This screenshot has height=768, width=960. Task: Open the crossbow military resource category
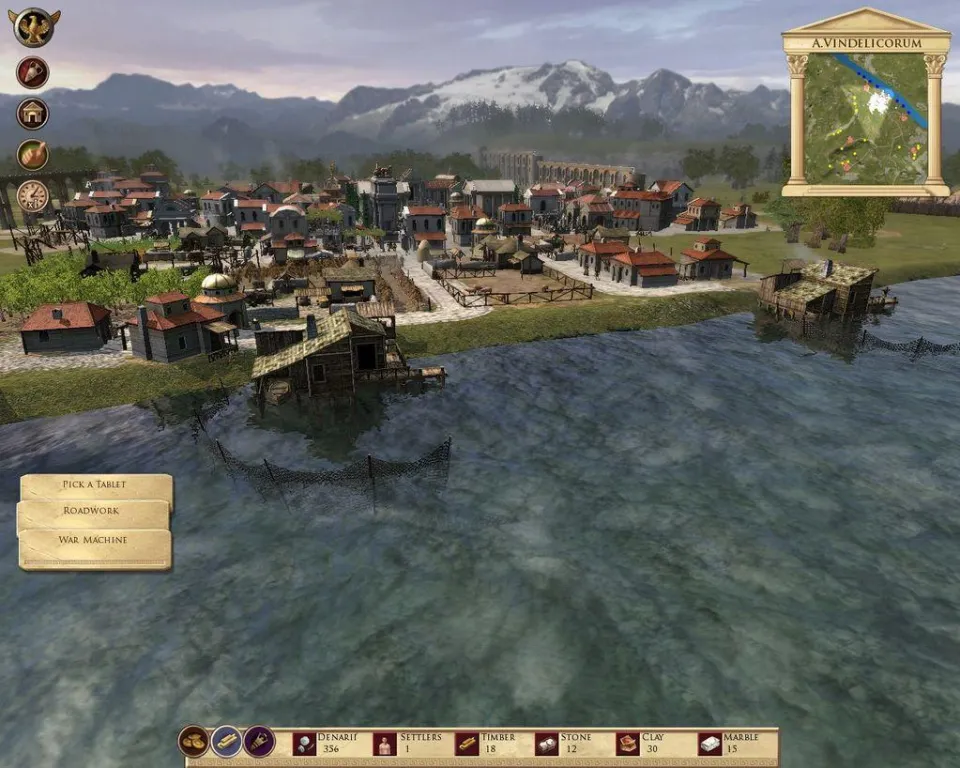[259, 741]
